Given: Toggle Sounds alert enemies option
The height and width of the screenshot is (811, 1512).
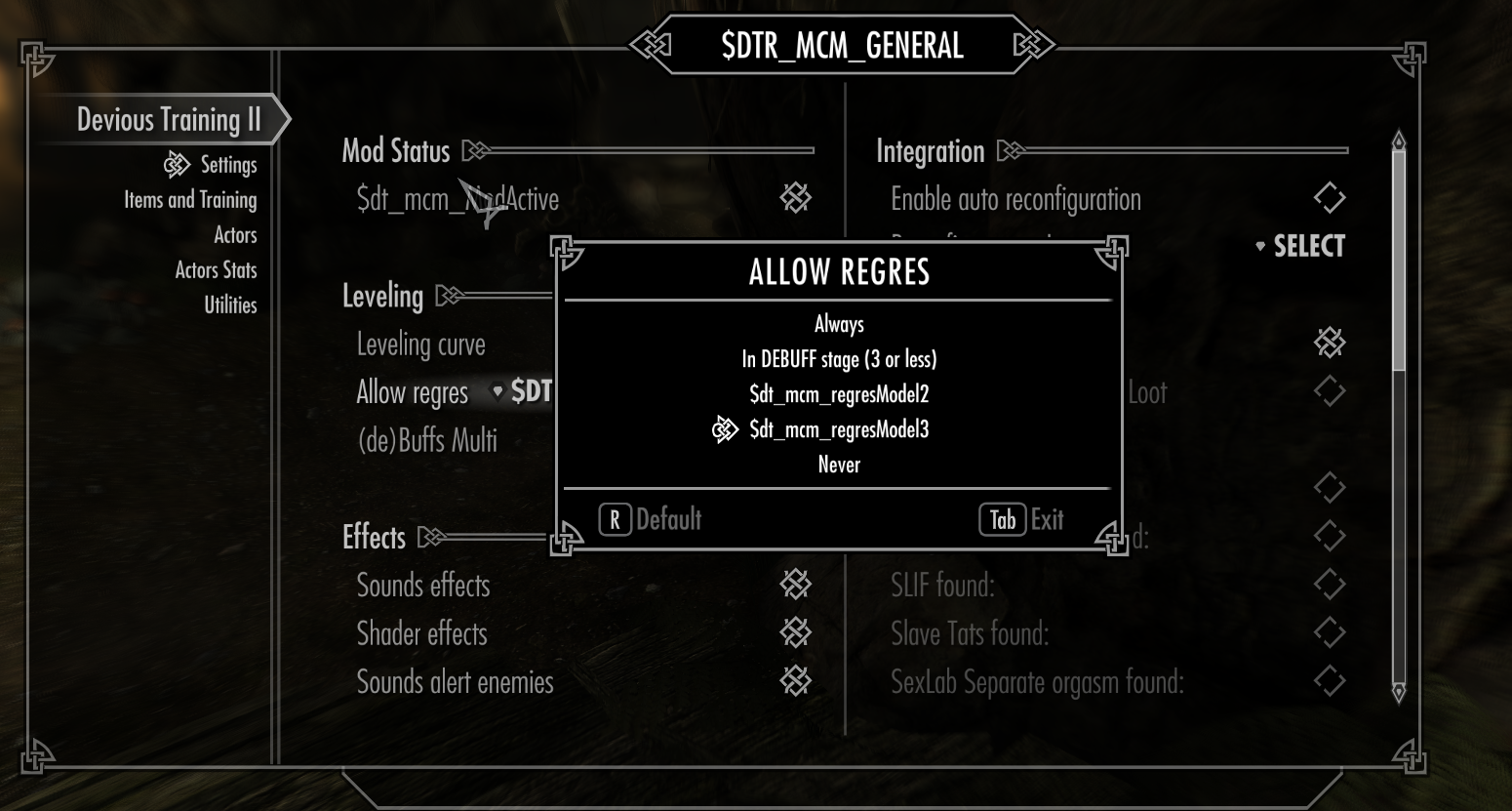Looking at the screenshot, I should point(795,681).
